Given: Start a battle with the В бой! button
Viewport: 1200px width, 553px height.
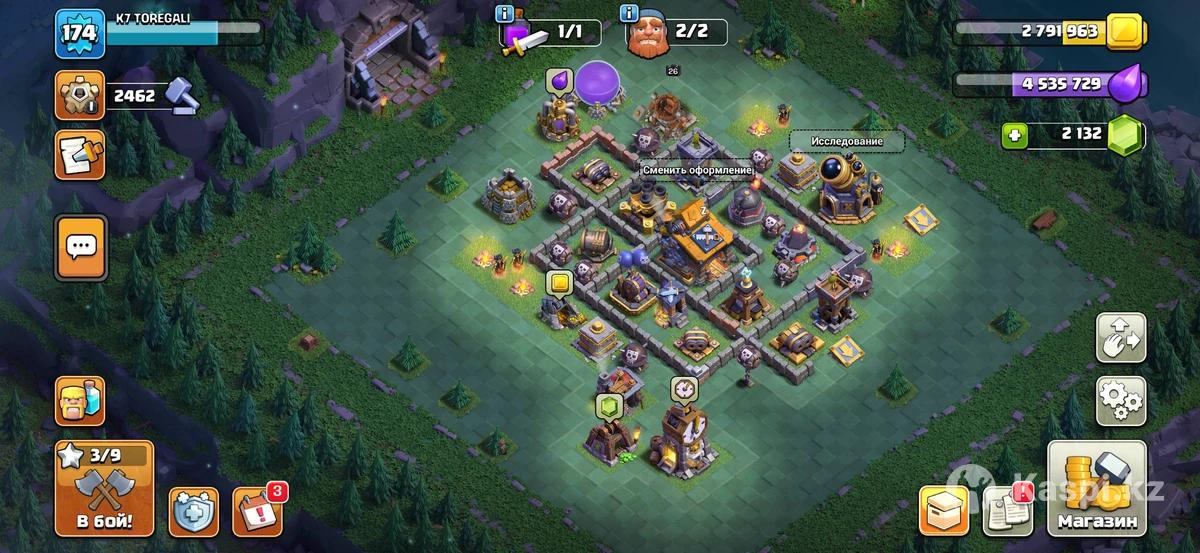Looking at the screenshot, I should 104,489.
